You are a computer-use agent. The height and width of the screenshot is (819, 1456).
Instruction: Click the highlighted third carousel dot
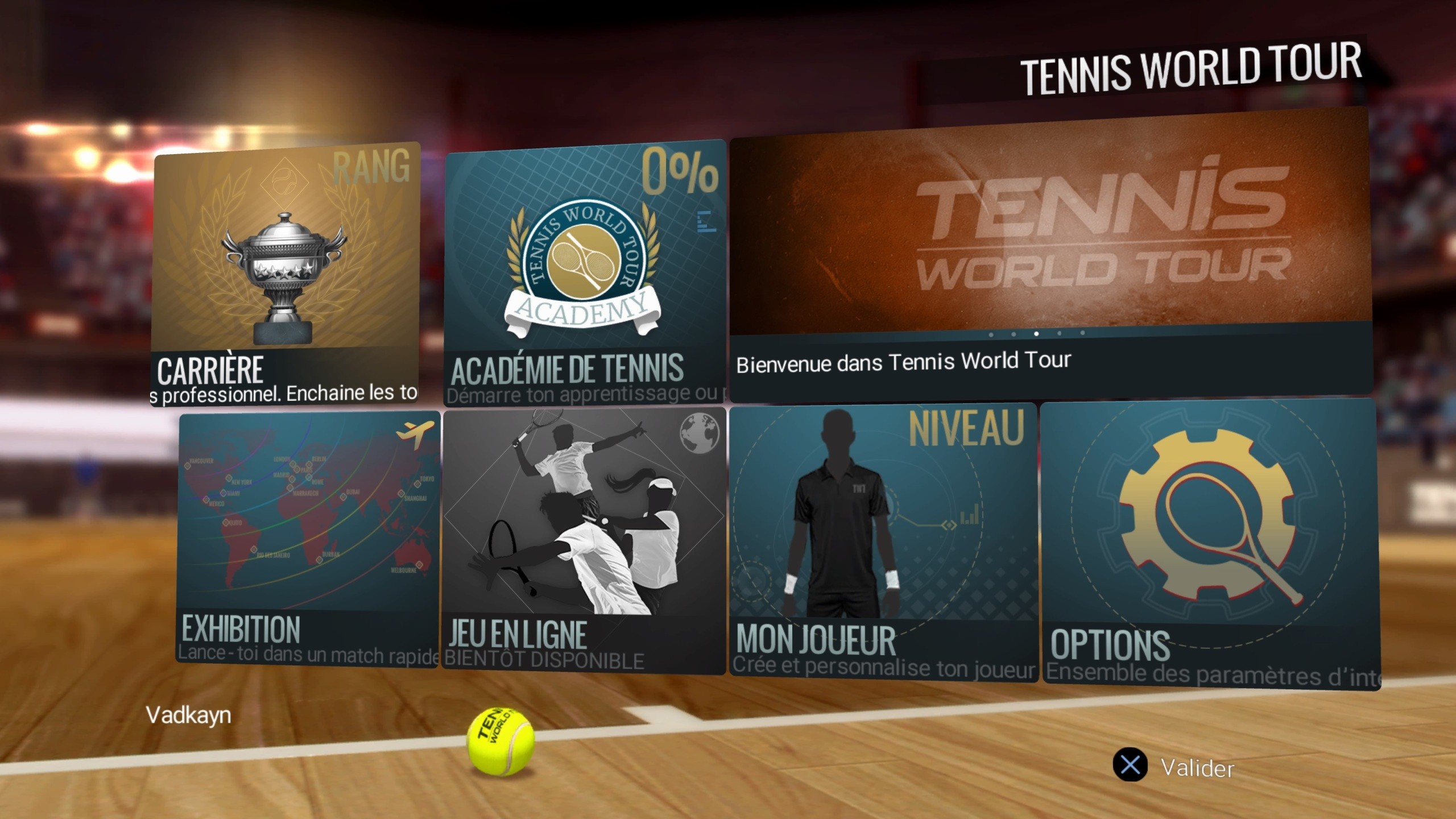1036,334
